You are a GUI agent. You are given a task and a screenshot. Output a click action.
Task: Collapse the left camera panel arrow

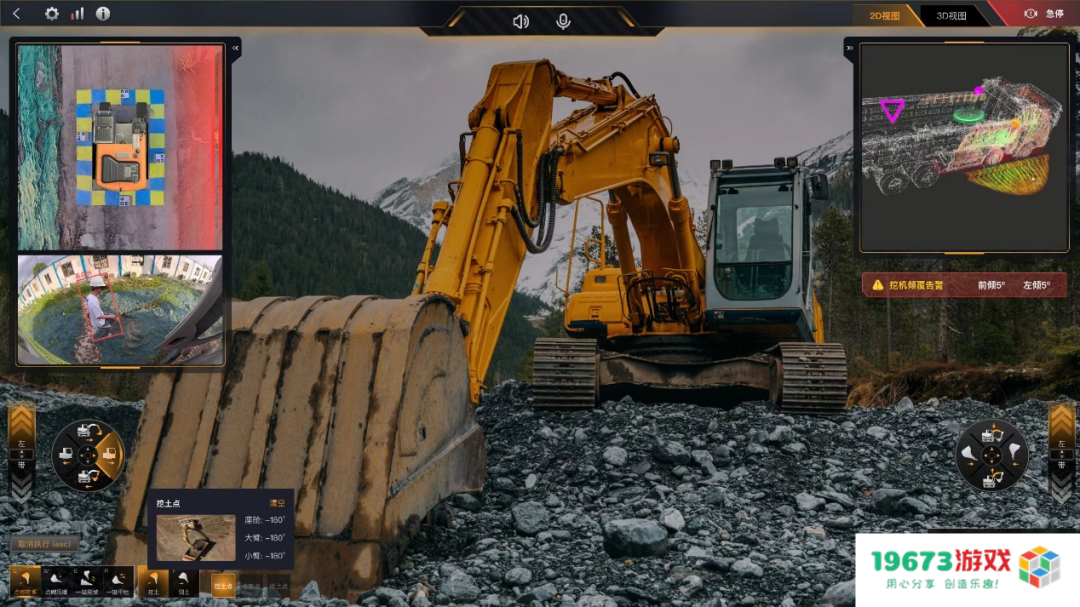[236, 47]
